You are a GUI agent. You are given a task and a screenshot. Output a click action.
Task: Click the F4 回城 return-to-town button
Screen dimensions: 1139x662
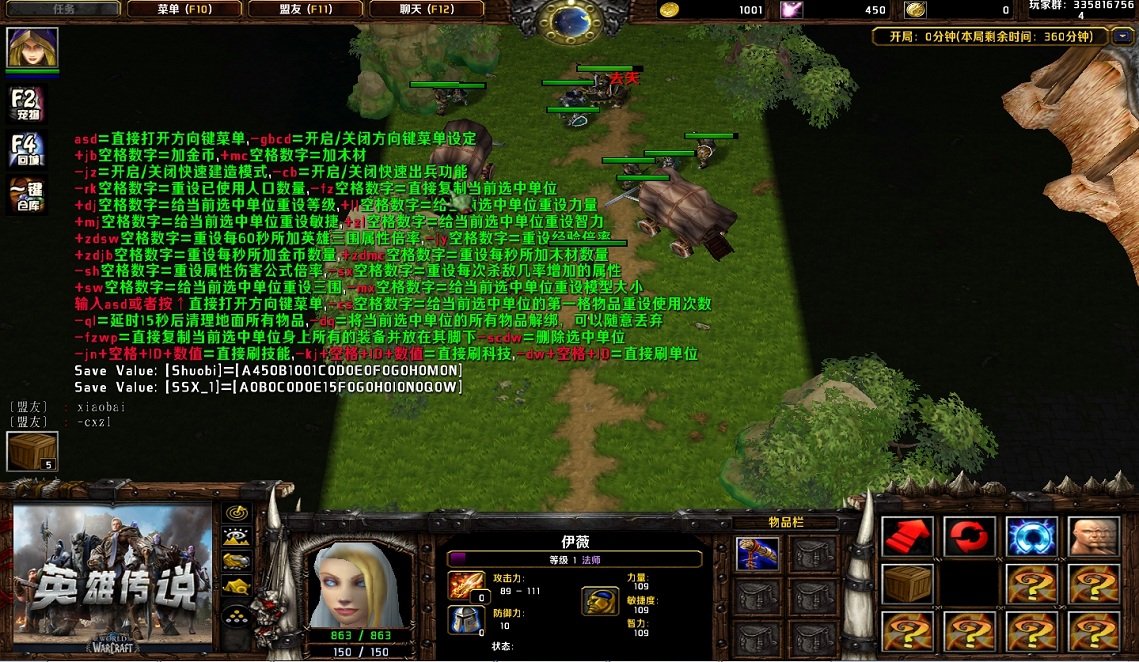[26, 149]
